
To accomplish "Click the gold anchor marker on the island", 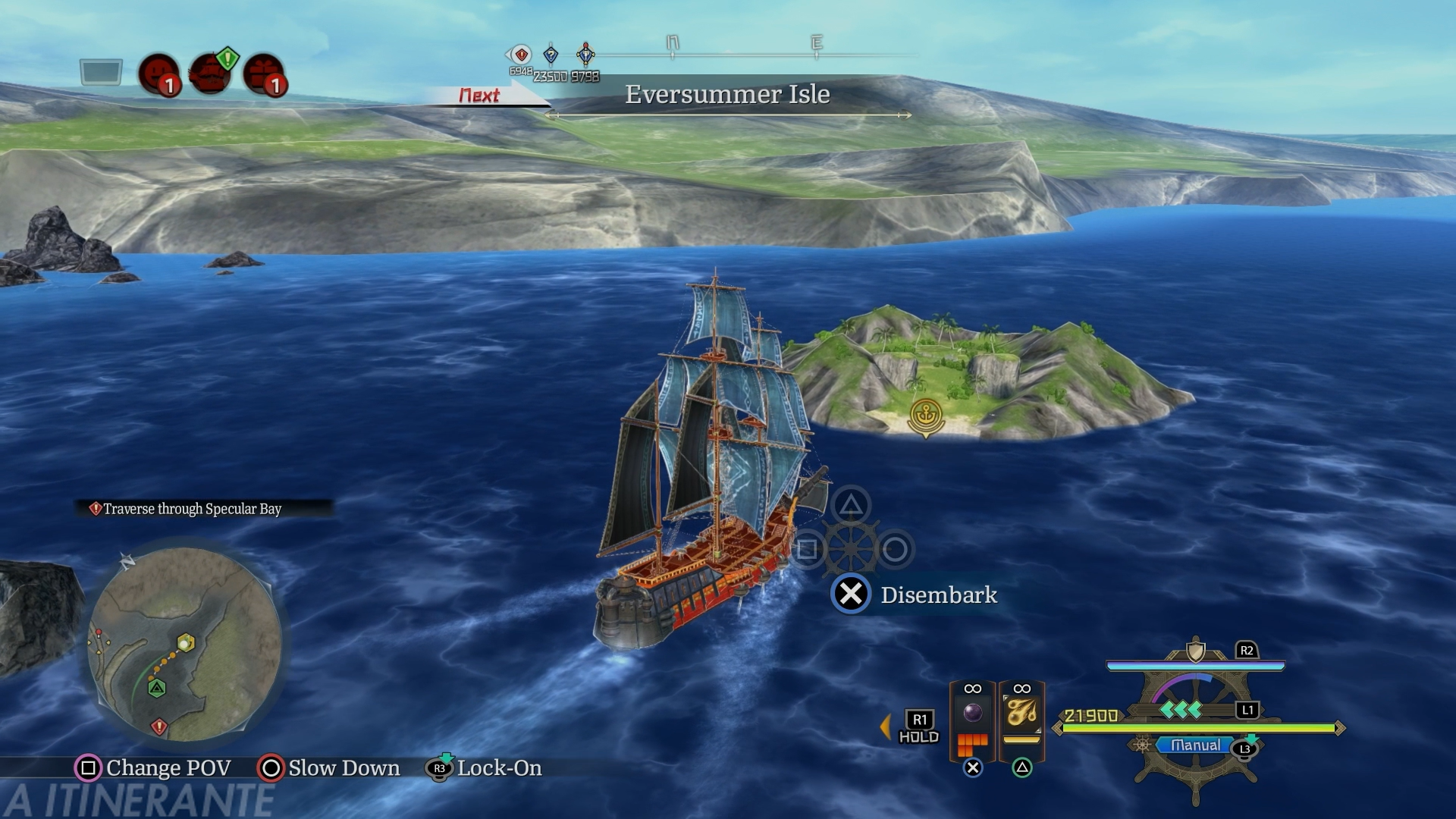I will (x=926, y=416).
